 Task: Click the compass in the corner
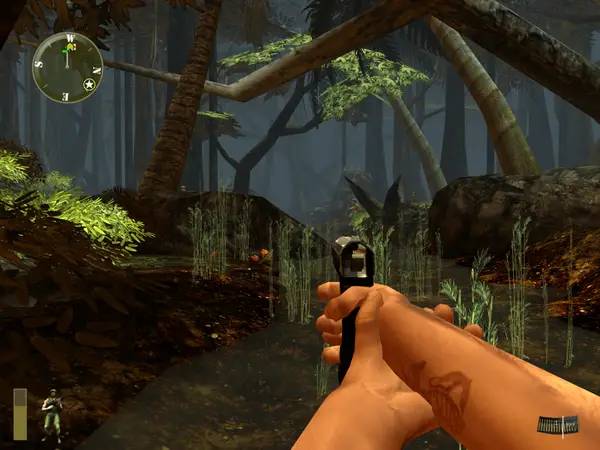click(67, 66)
